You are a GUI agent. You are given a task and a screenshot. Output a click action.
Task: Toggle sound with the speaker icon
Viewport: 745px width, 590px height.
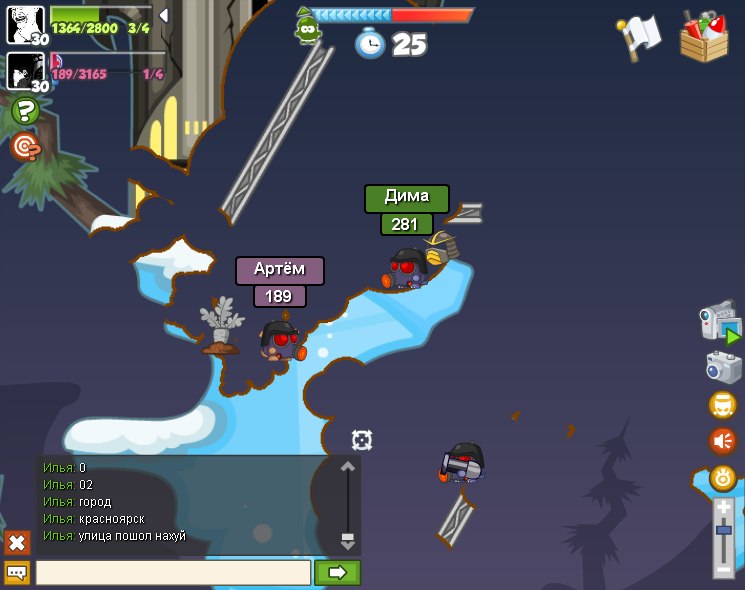722,441
